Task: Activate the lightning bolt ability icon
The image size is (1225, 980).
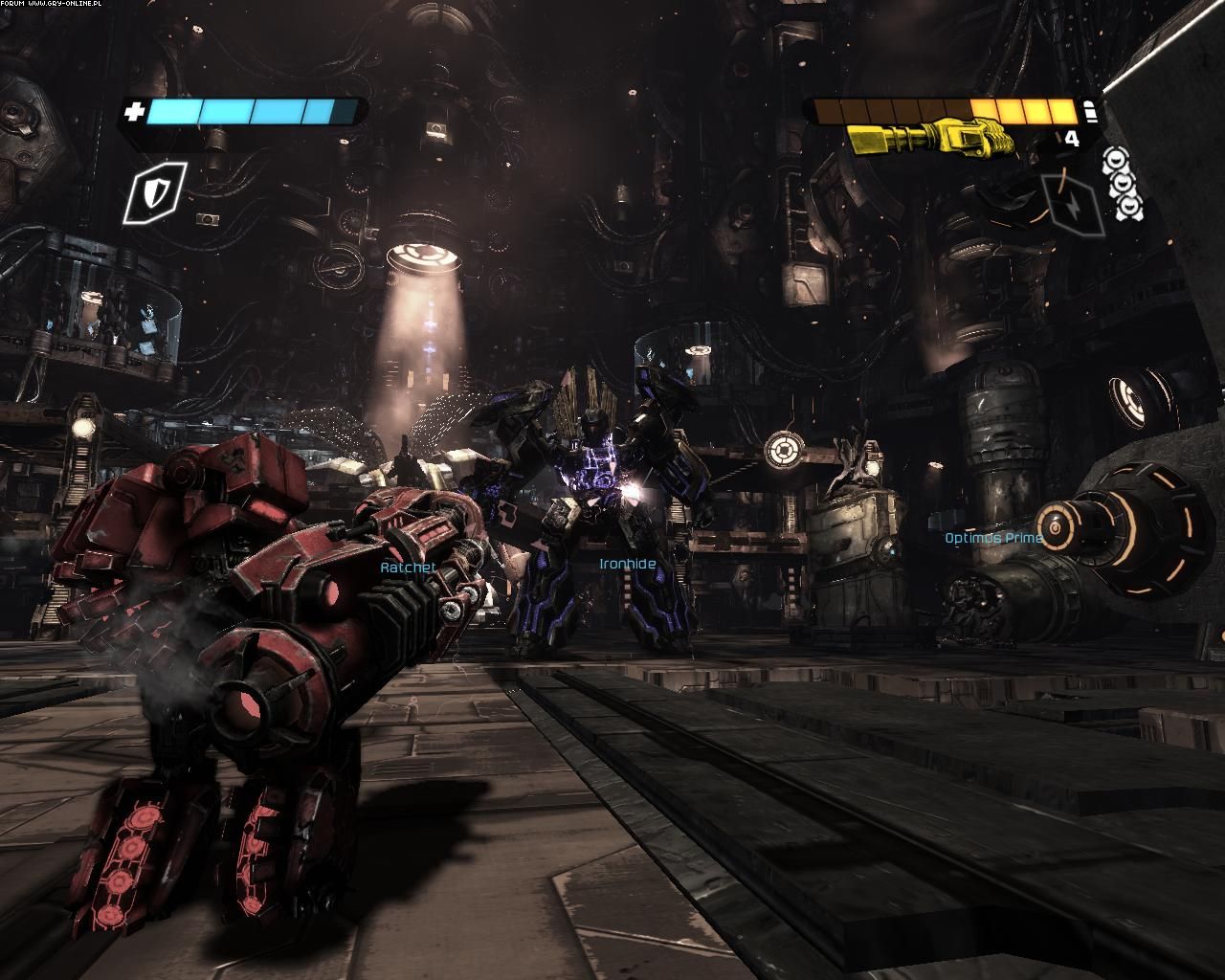Action: pyautogui.click(x=1074, y=203)
